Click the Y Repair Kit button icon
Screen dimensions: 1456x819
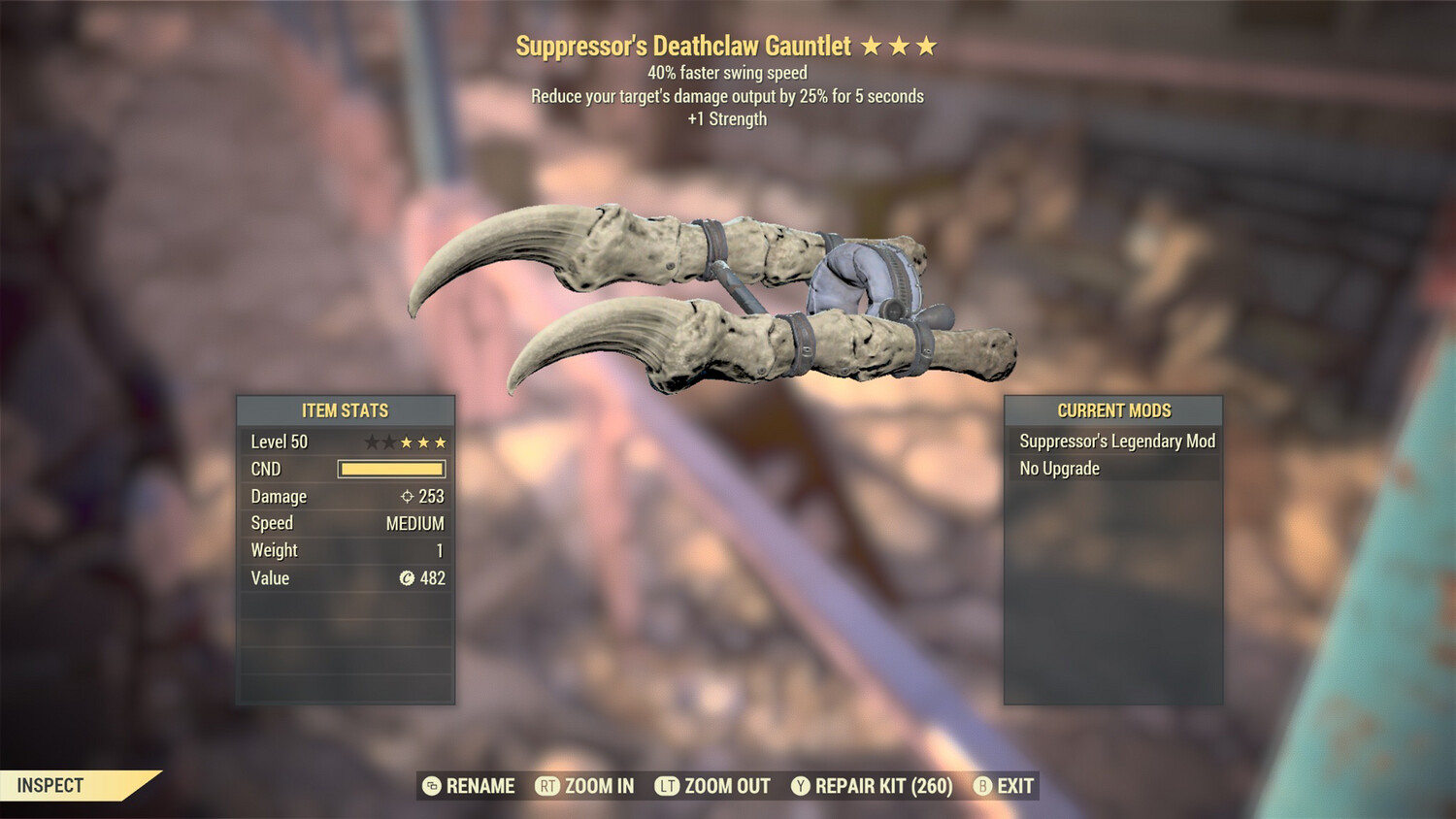click(802, 786)
